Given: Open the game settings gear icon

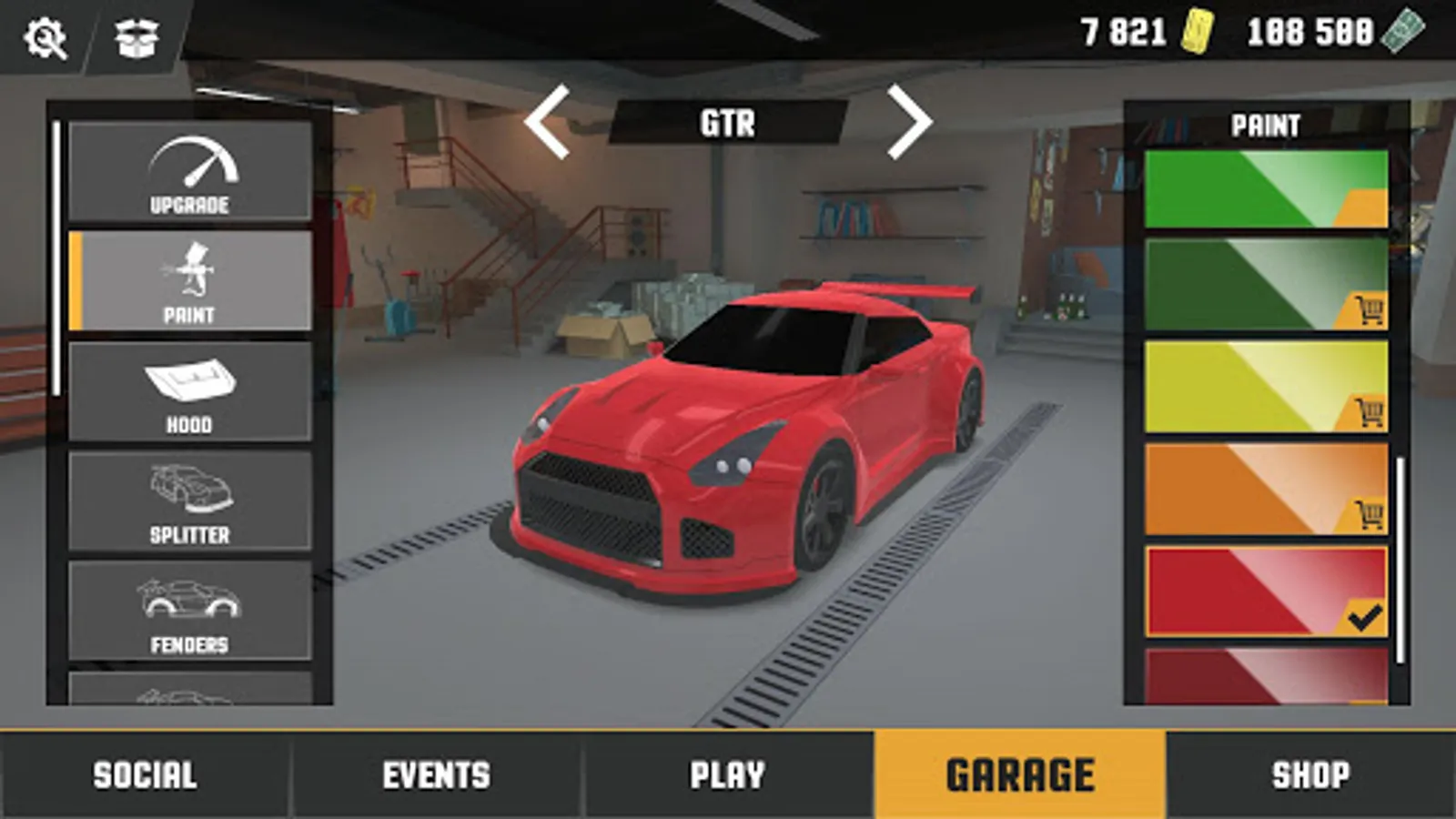Looking at the screenshot, I should coord(45,38).
